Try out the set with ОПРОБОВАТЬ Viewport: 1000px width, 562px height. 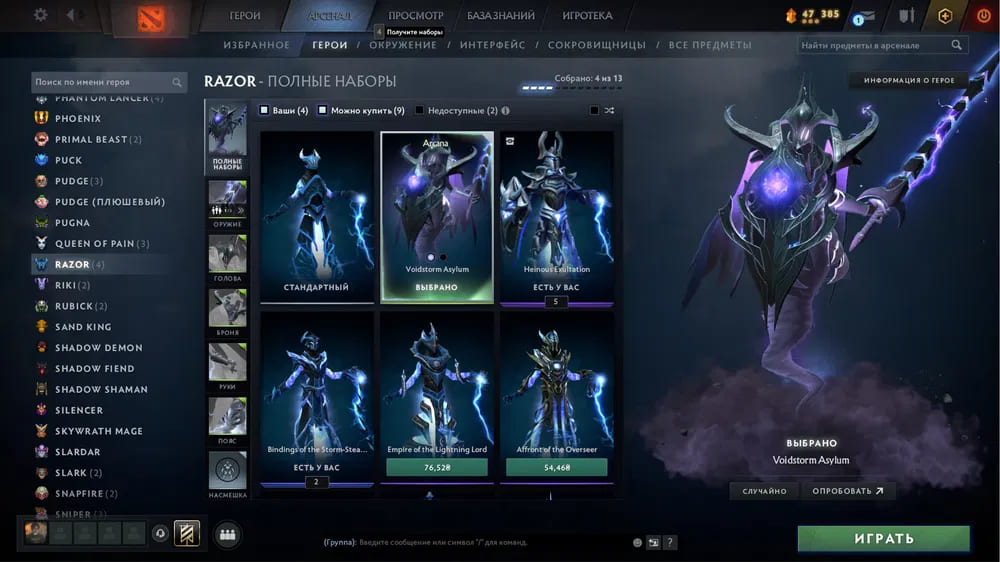pos(848,491)
